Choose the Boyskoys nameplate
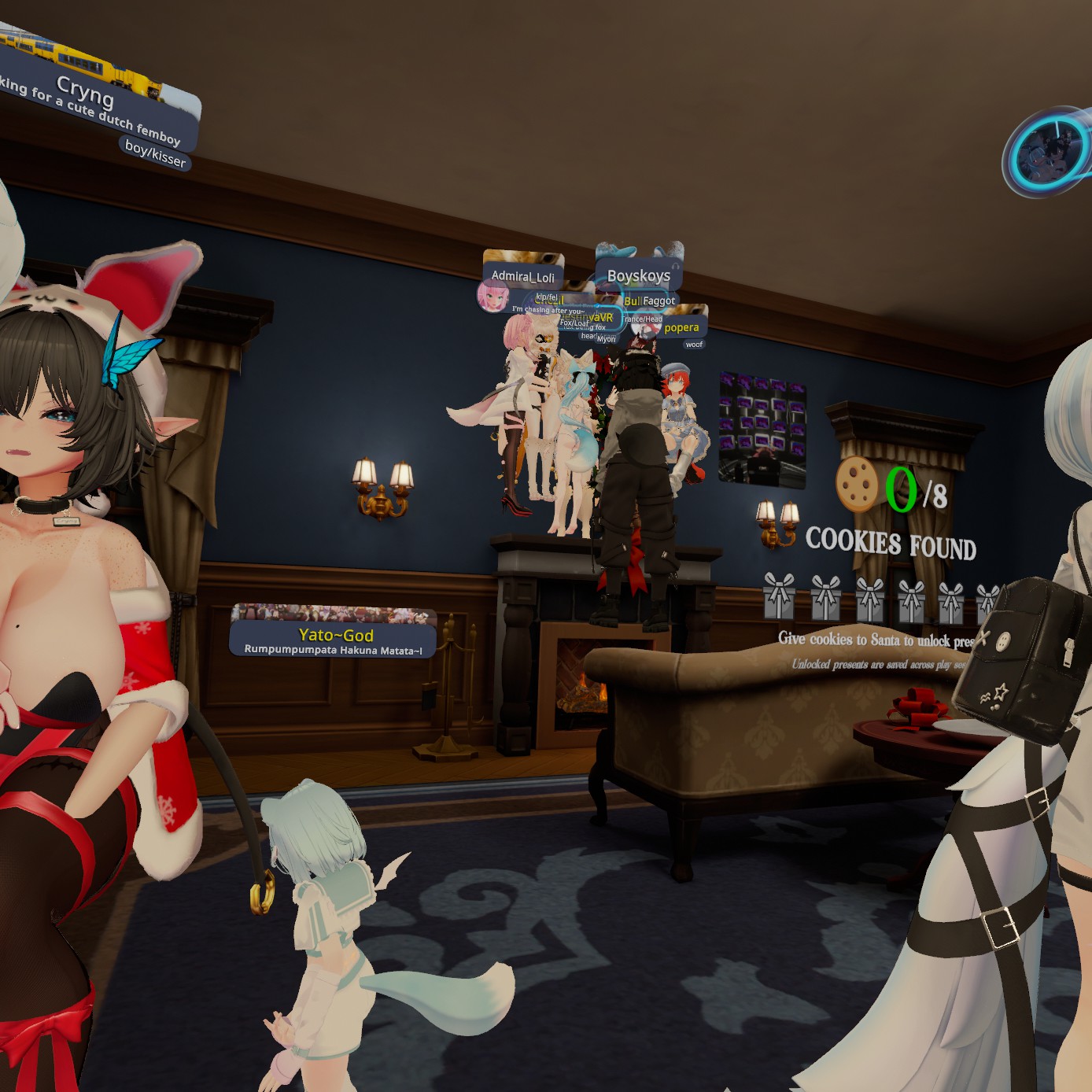1092x1092 pixels. (x=639, y=276)
